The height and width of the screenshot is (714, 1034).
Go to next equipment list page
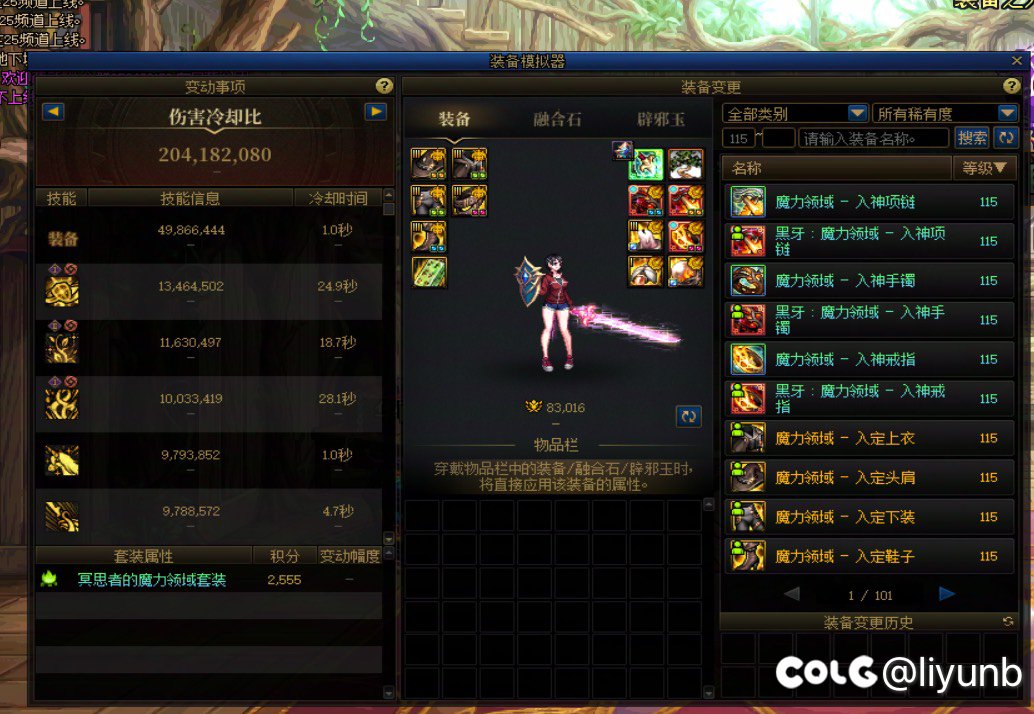coord(946,595)
